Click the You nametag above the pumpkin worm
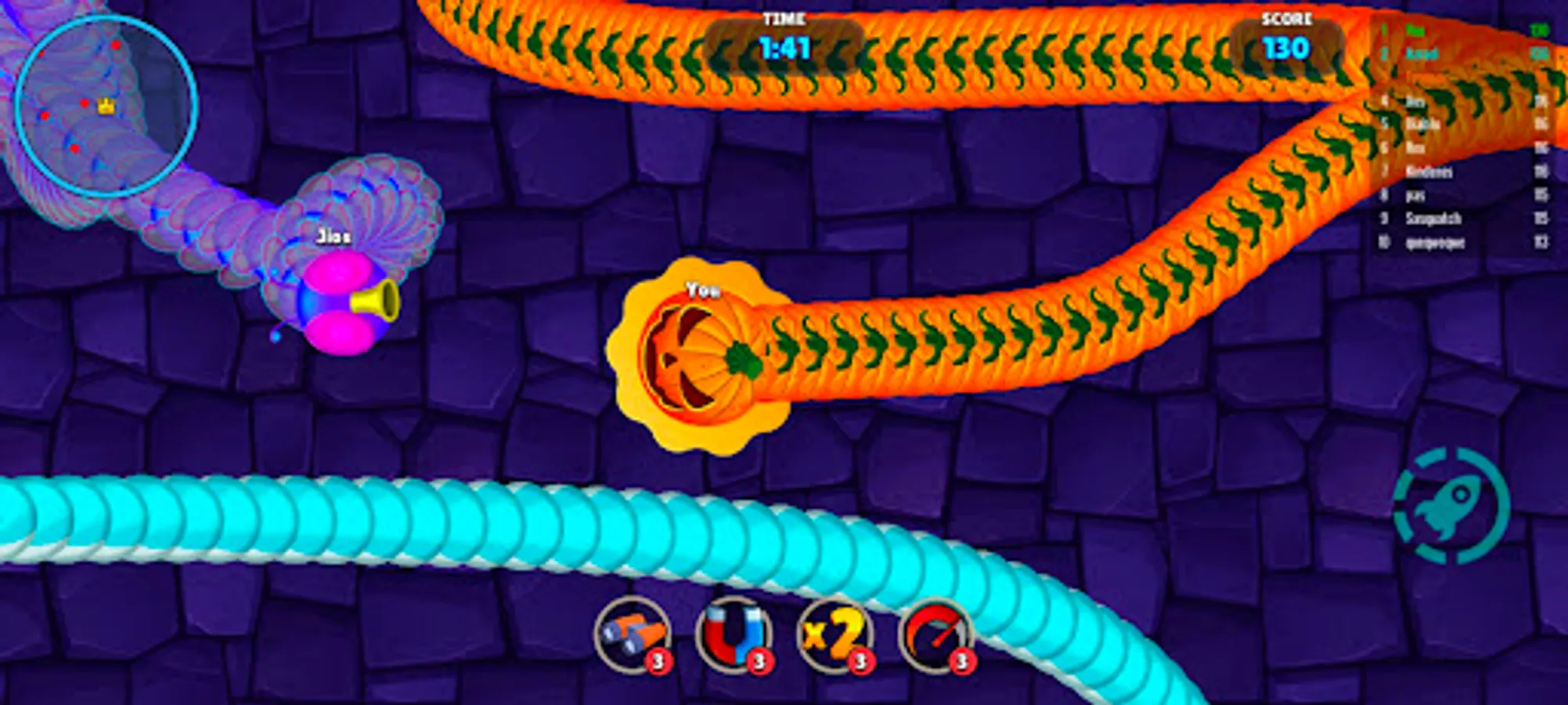This screenshot has width=1568, height=705. pyautogui.click(x=703, y=291)
